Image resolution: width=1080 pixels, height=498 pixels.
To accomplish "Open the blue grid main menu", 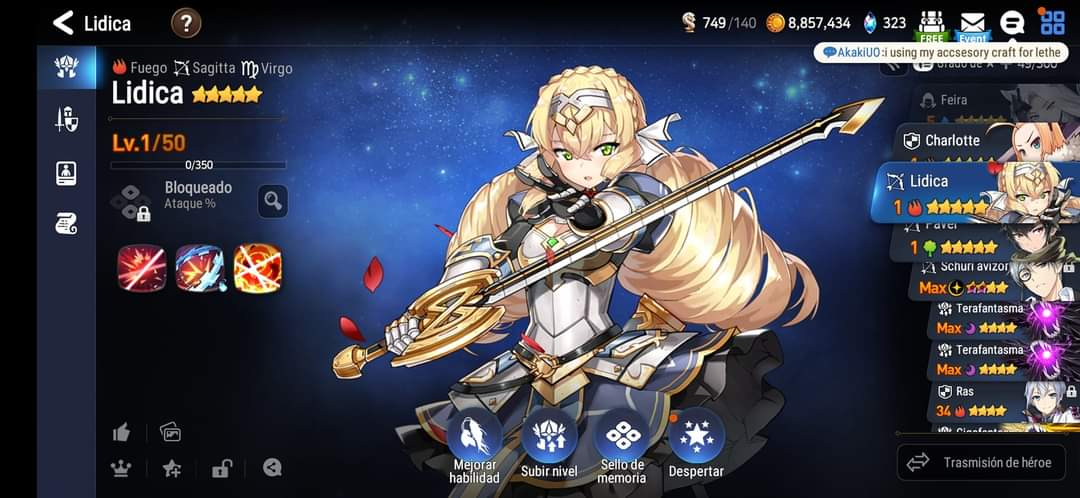I will coord(1052,22).
